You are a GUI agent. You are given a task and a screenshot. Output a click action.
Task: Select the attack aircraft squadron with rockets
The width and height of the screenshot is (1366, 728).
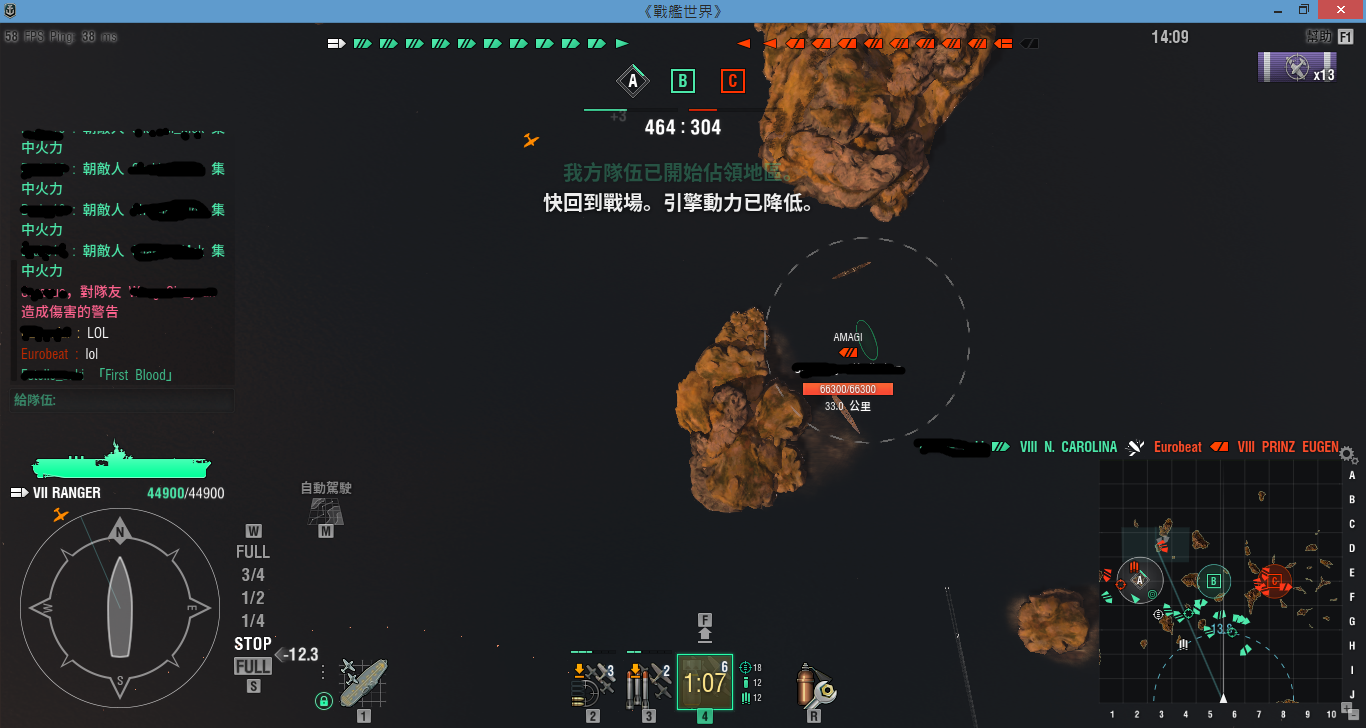(593, 682)
